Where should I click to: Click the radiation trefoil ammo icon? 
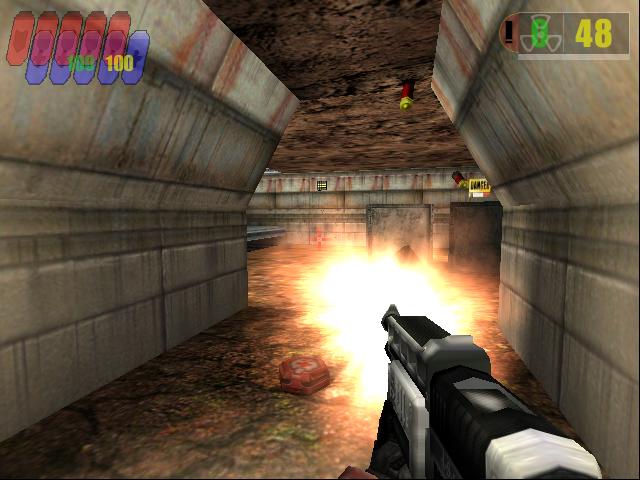[x=540, y=34]
